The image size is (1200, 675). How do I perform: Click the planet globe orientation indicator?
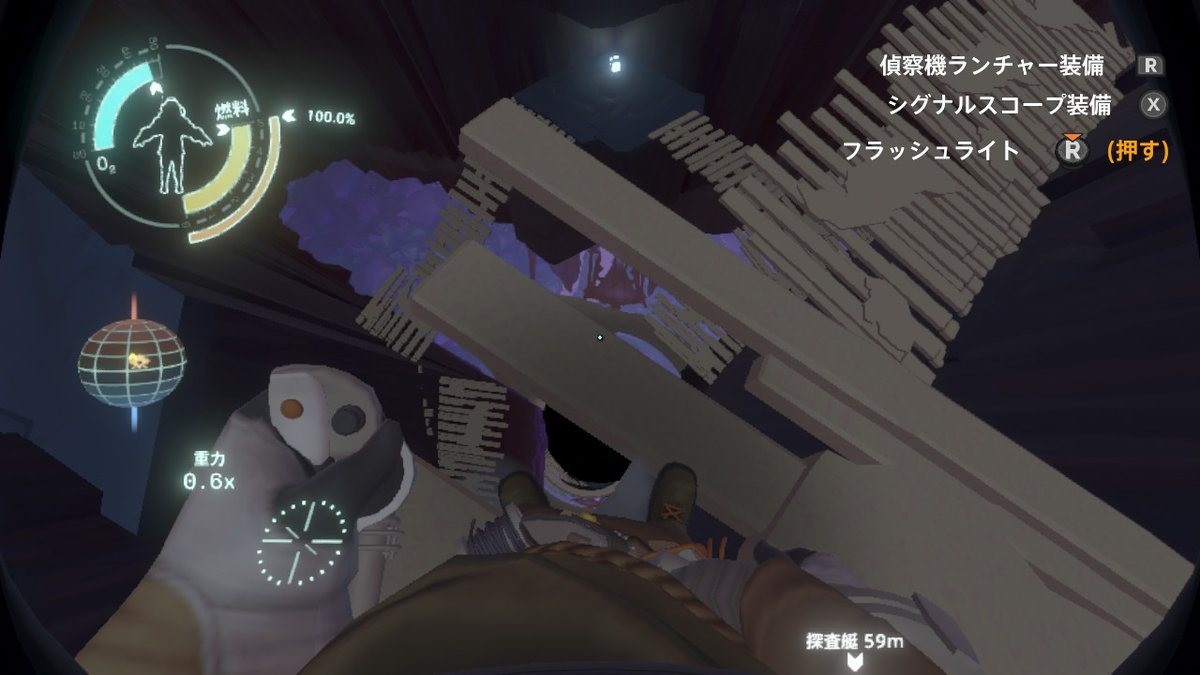click(132, 362)
